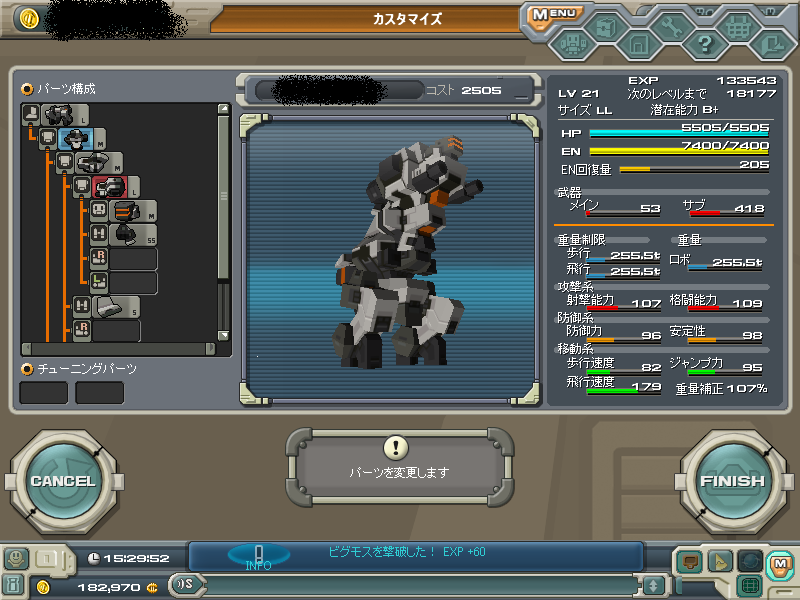
Task: Open the wrench settings hexagon
Action: tap(670, 27)
